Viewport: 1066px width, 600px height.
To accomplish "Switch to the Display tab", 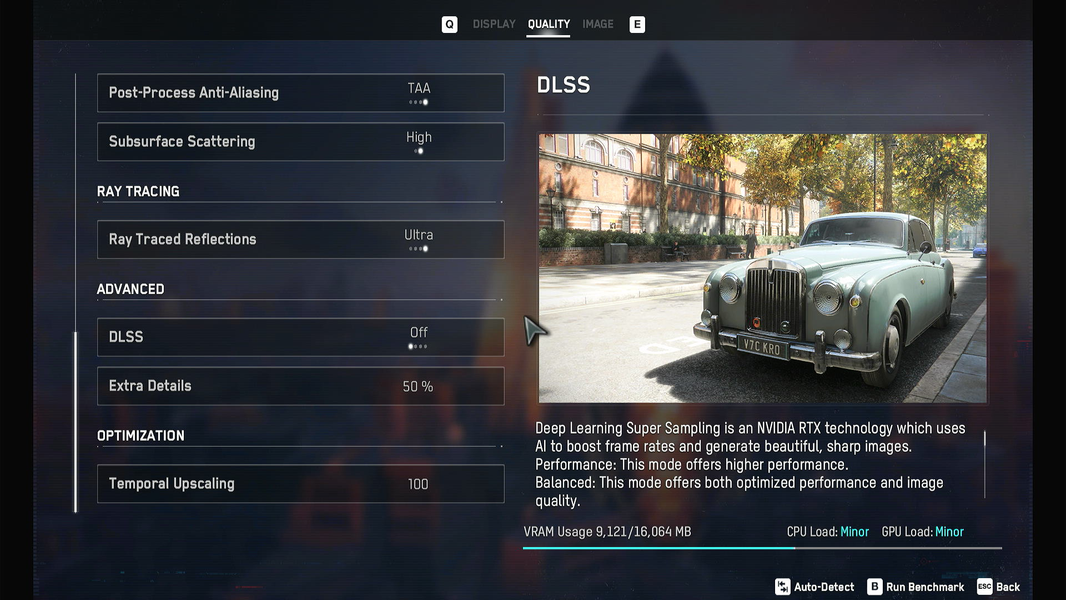I will (x=494, y=24).
